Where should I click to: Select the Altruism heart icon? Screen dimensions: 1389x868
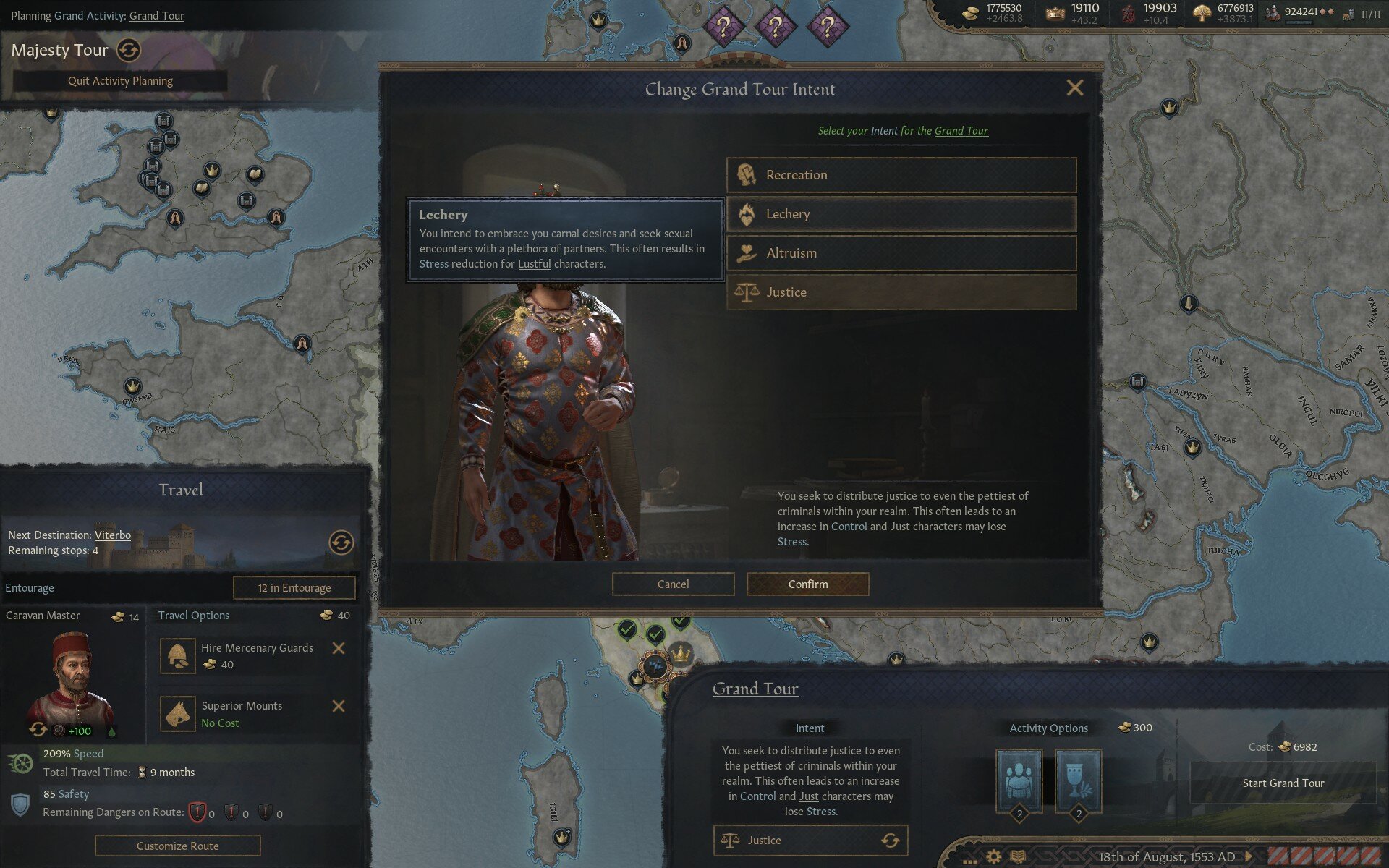click(x=746, y=252)
